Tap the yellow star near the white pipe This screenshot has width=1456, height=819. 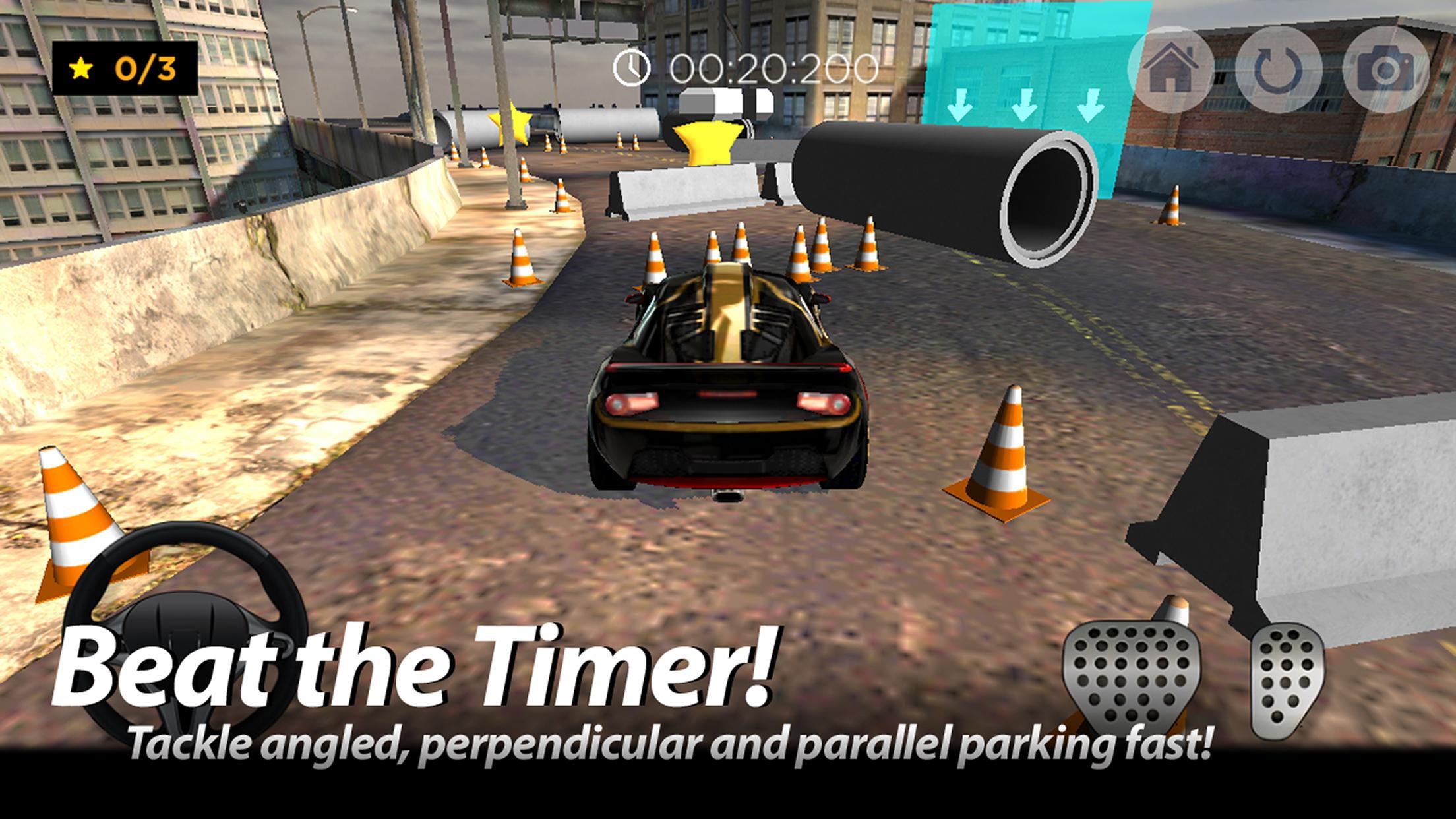pyautogui.click(x=513, y=122)
